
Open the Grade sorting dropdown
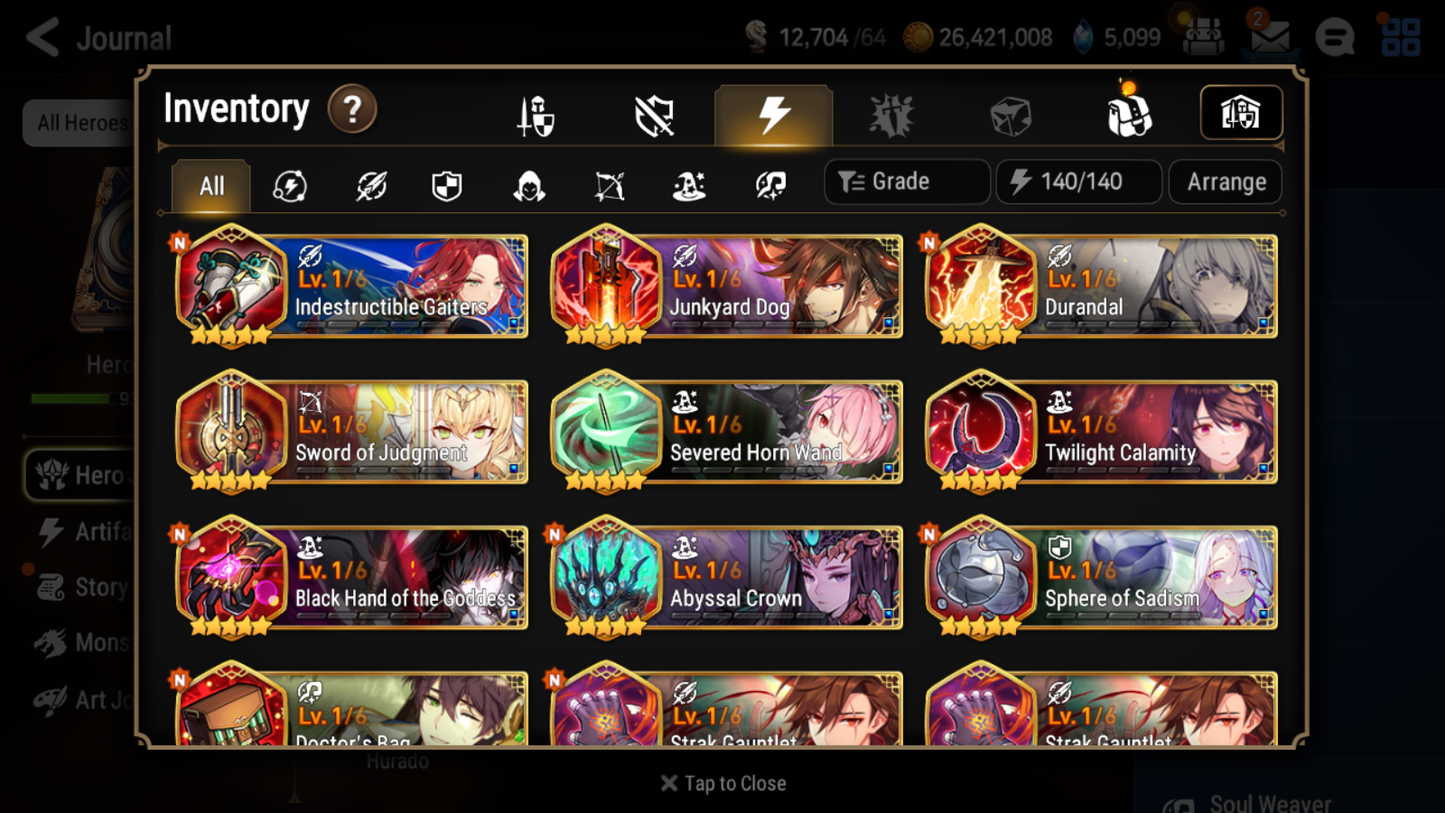click(x=906, y=181)
